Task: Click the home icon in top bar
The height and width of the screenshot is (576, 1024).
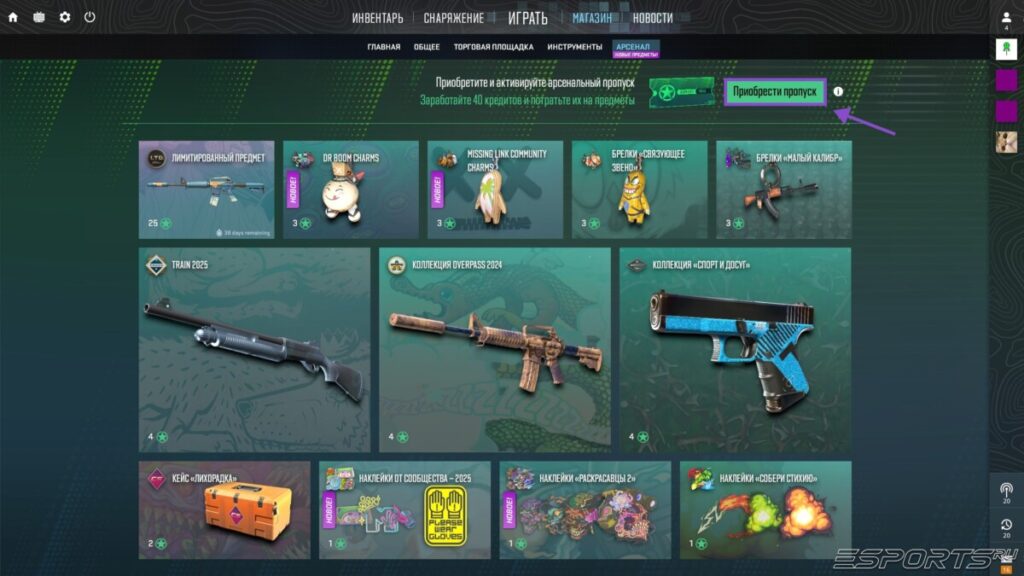Action: [13, 17]
